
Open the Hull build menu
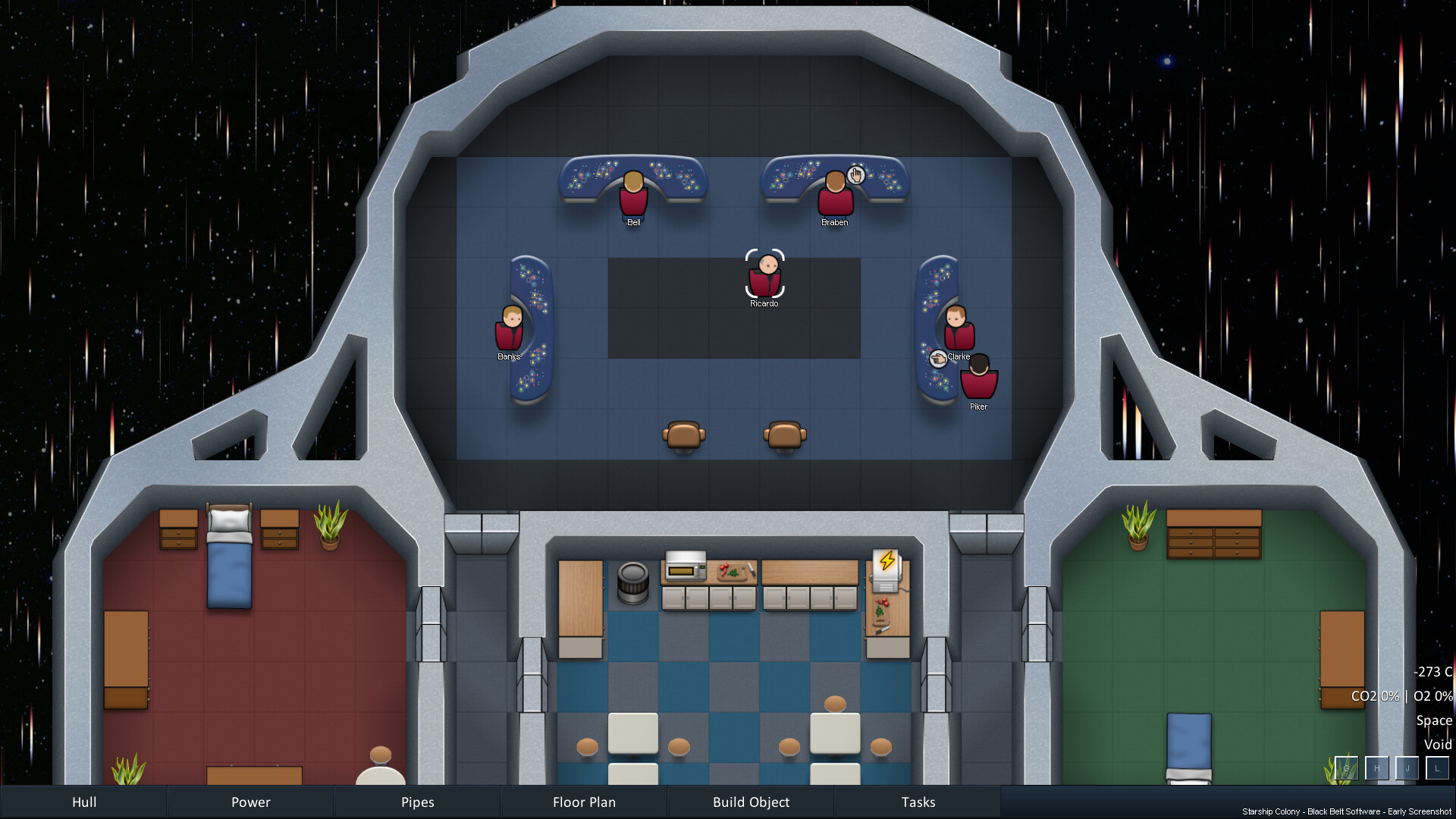coord(83,802)
